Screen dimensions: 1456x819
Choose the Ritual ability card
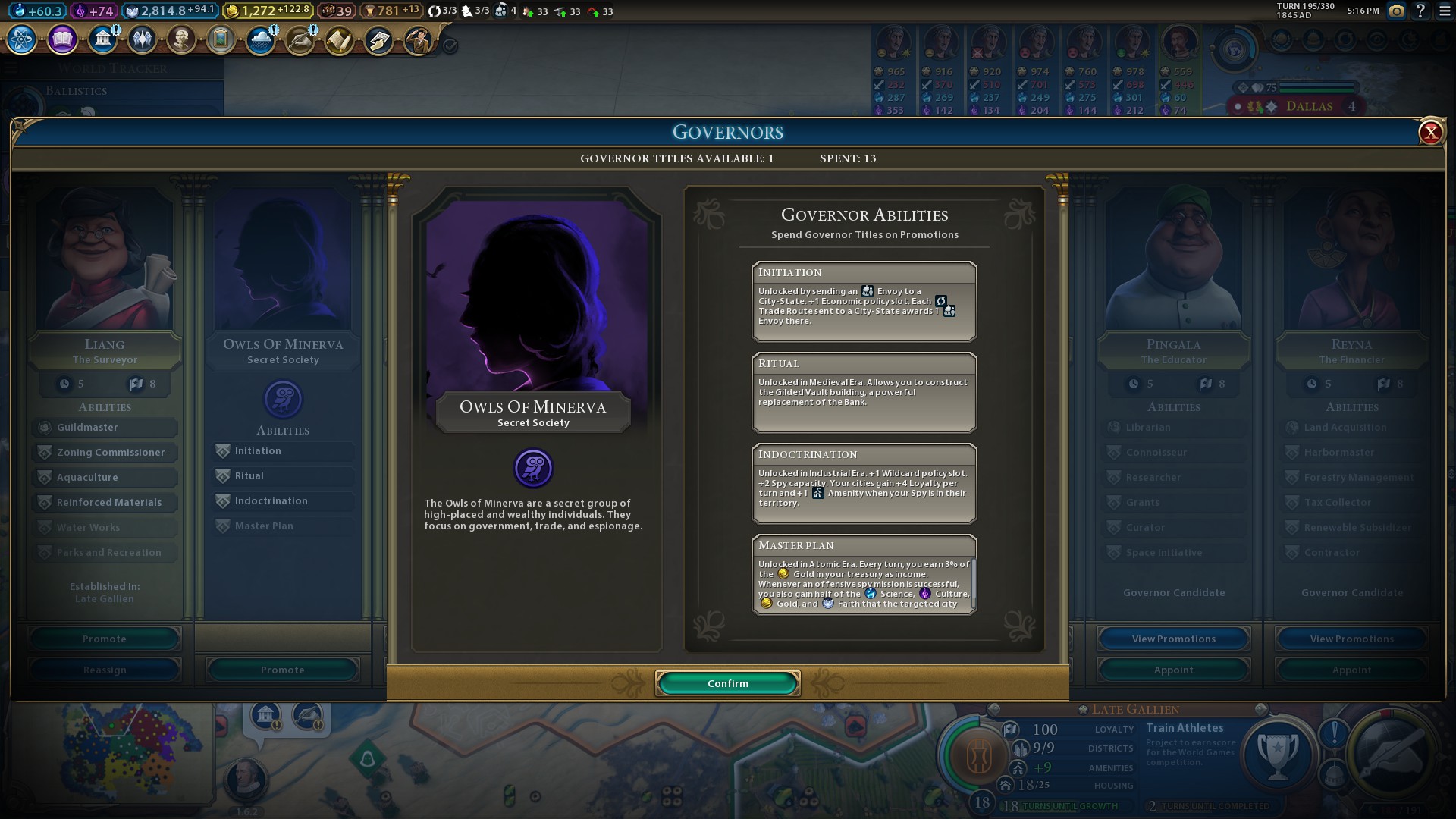(864, 393)
